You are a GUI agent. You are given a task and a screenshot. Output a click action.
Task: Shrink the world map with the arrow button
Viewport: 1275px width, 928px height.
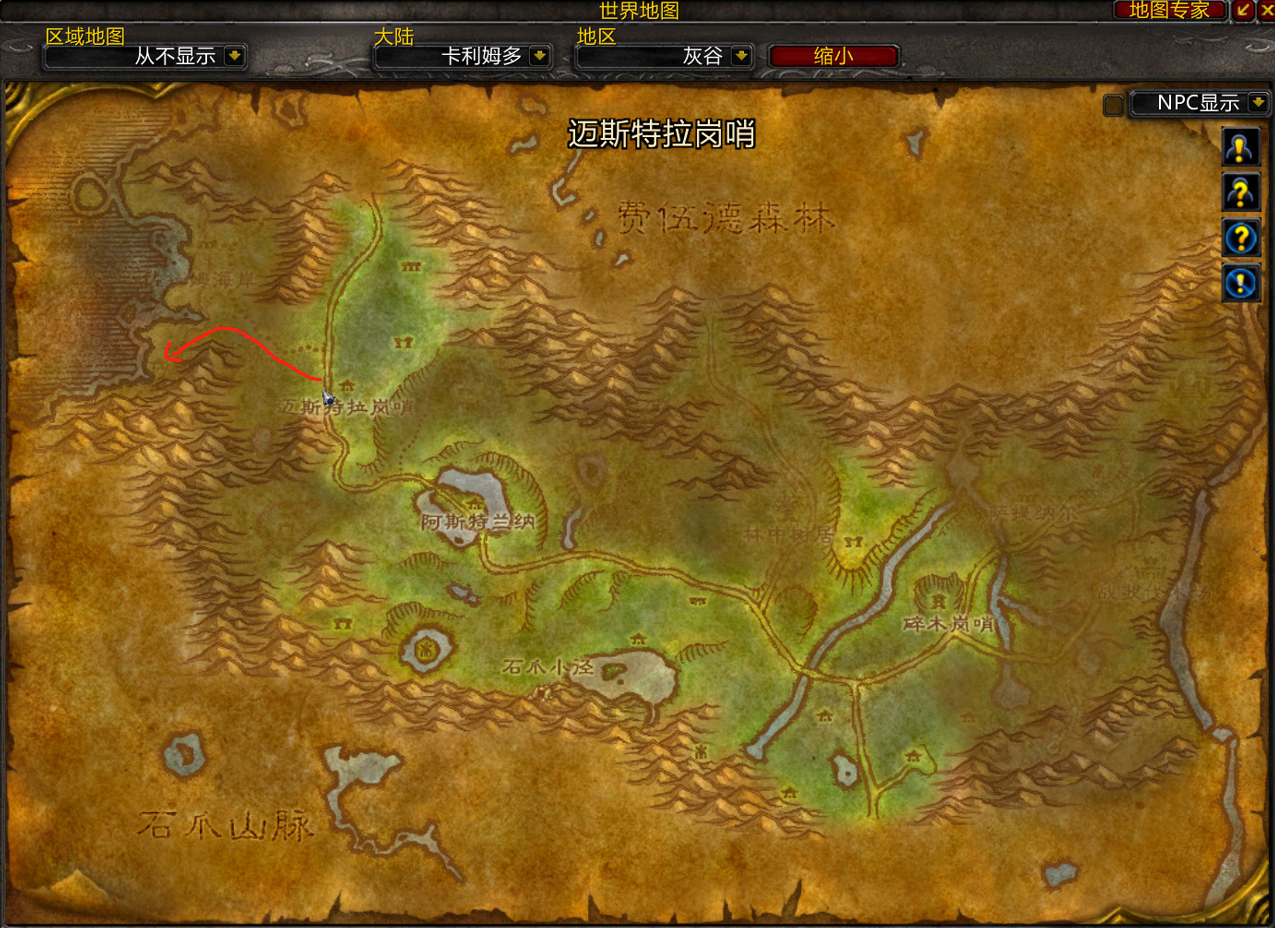click(1244, 10)
